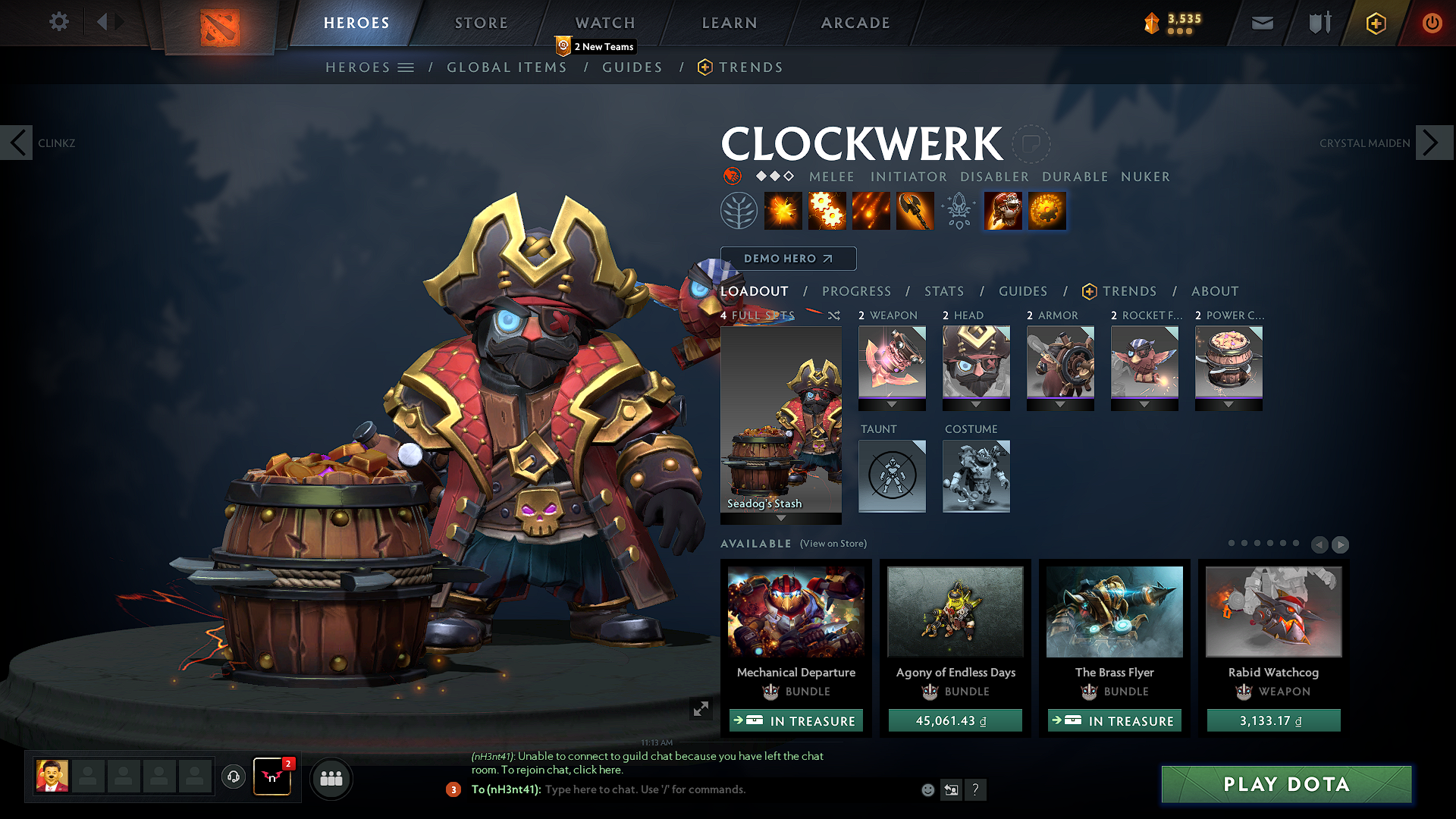Viewport: 1456px width, 819px height.
Task: Select the Rocket Flare ability icon
Action: [871, 210]
